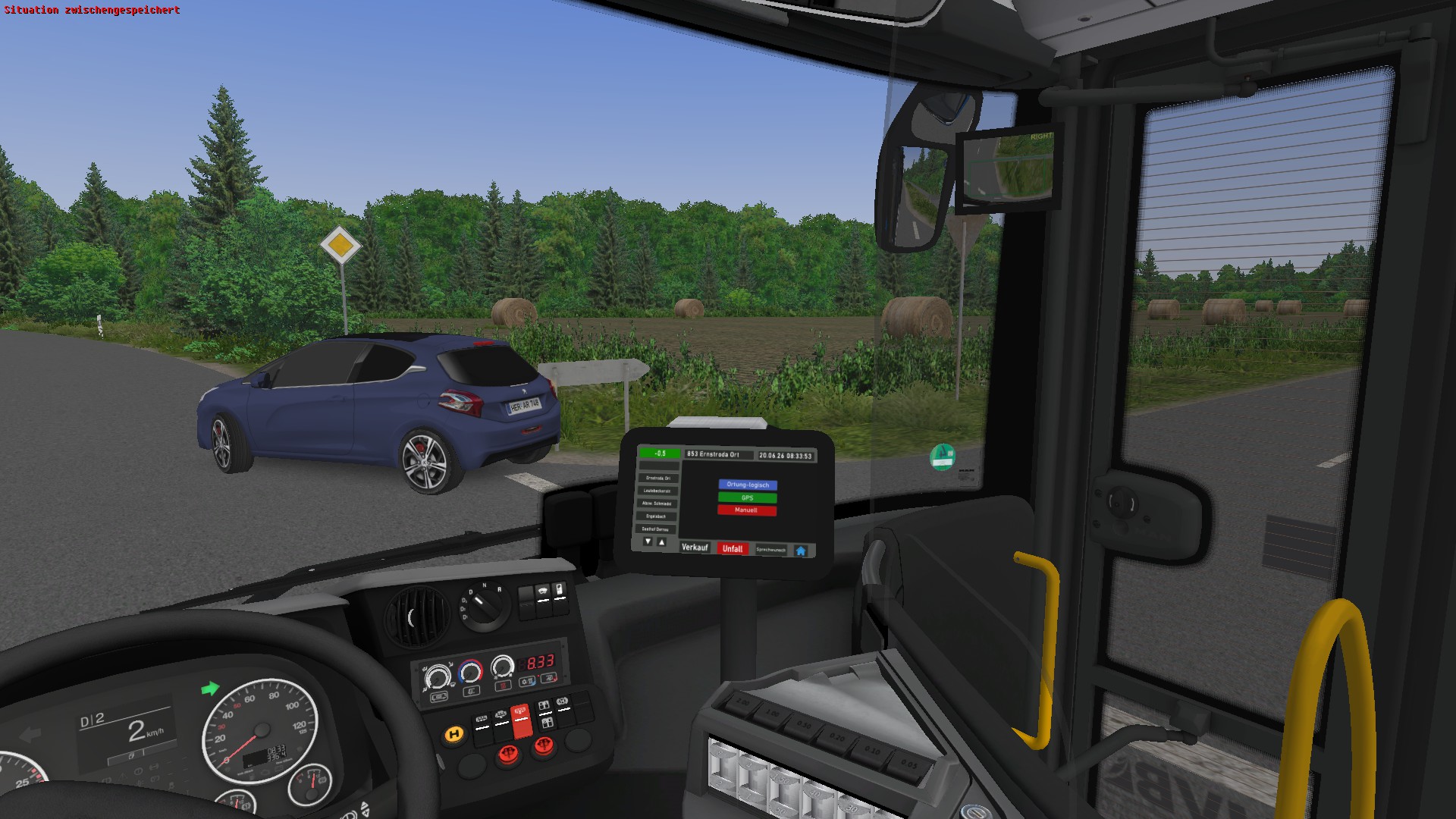This screenshot has width=1456, height=819.
Task: Select the blue Ortung-logisch option
Action: tap(748, 485)
